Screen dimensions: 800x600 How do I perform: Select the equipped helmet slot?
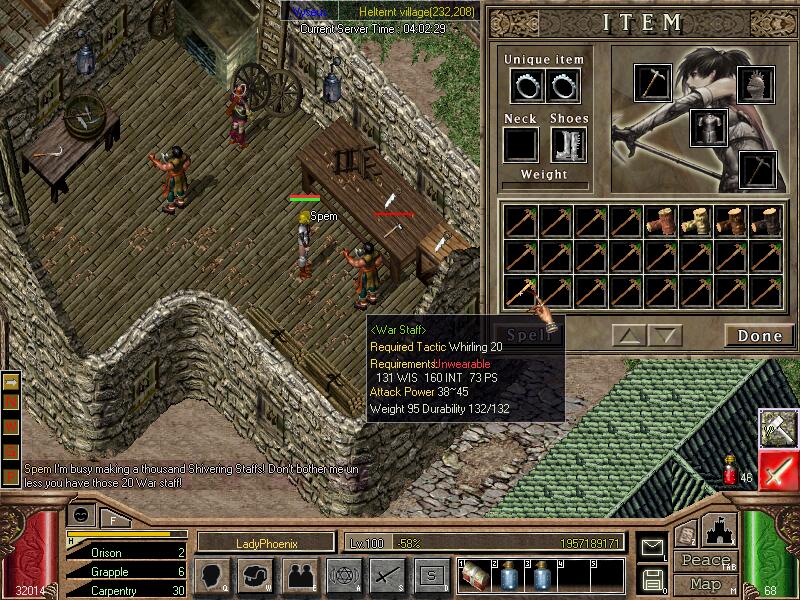pyautogui.click(x=755, y=84)
